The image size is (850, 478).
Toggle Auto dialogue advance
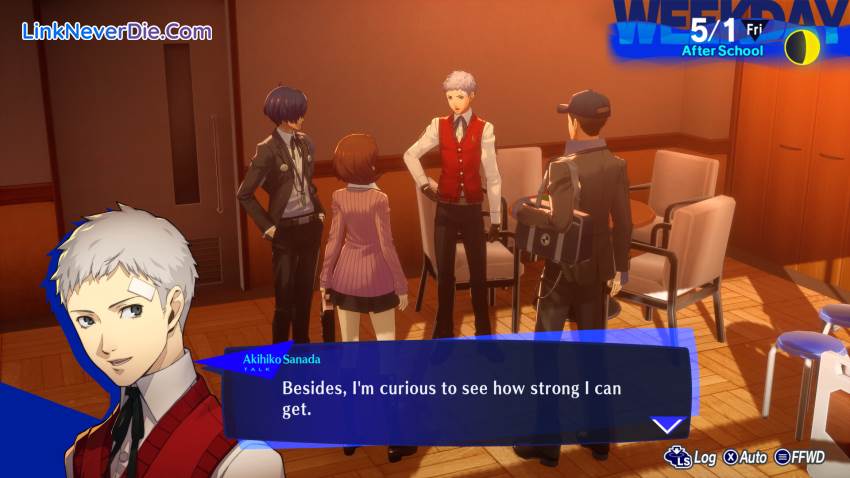point(745,457)
